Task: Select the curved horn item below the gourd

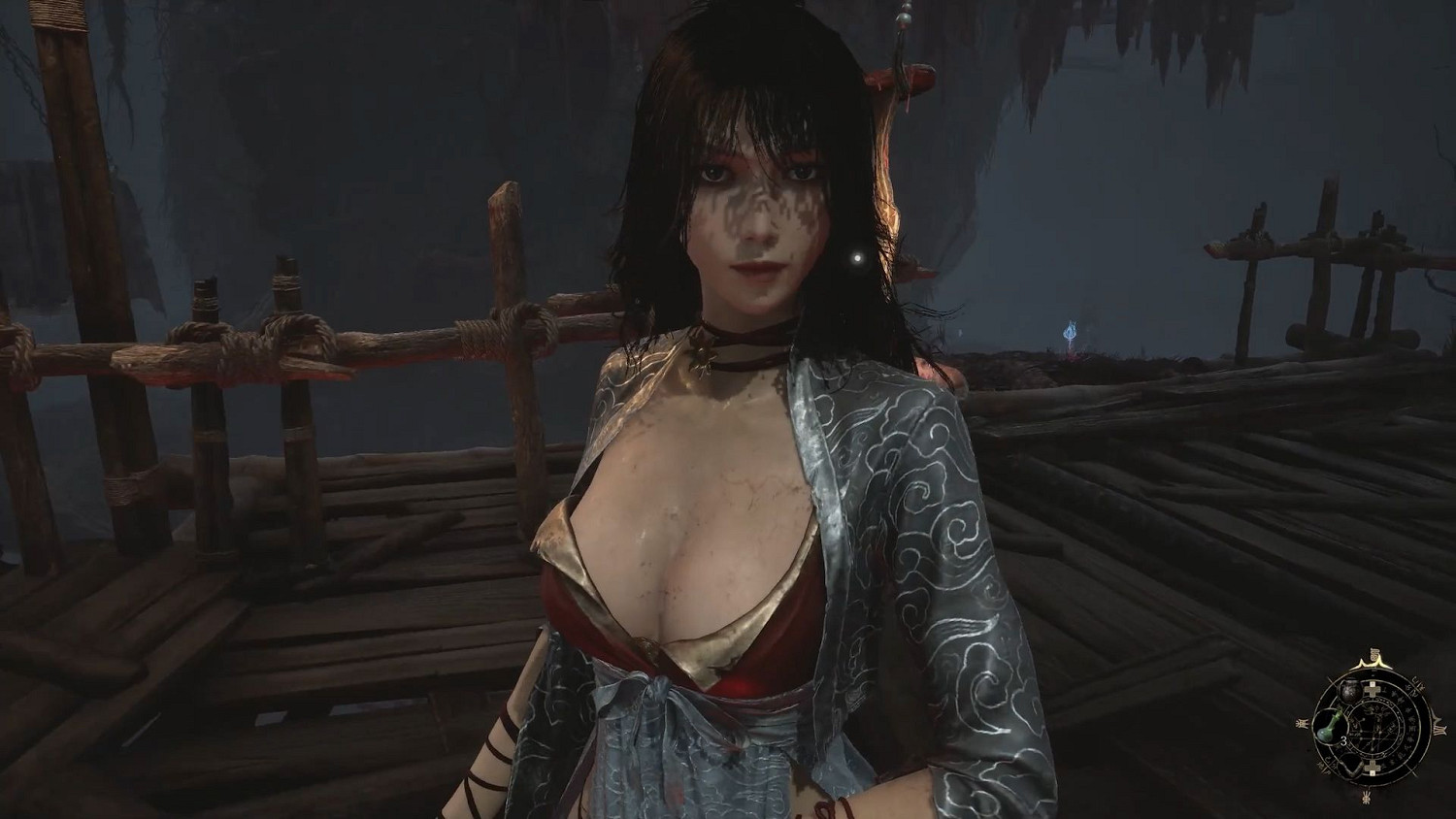Action: point(1350,764)
